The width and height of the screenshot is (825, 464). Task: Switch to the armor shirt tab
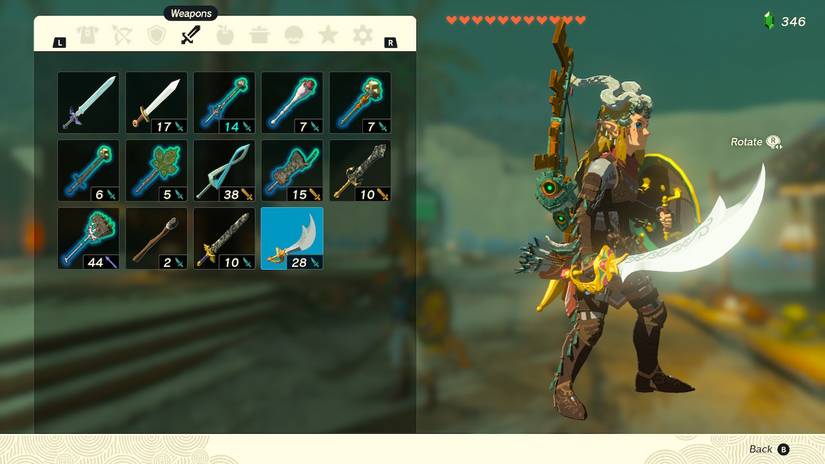tap(86, 37)
